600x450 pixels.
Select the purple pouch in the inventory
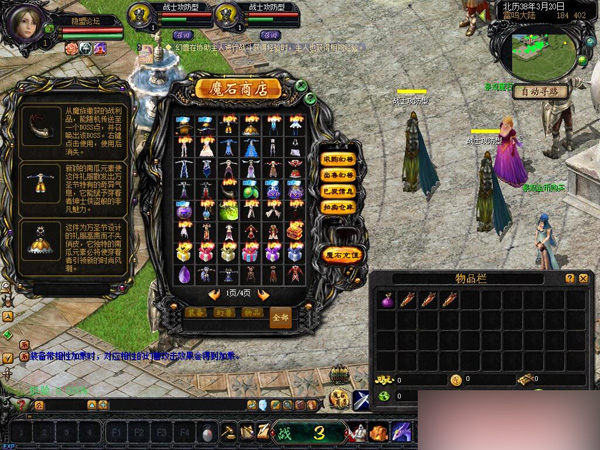[x=388, y=299]
